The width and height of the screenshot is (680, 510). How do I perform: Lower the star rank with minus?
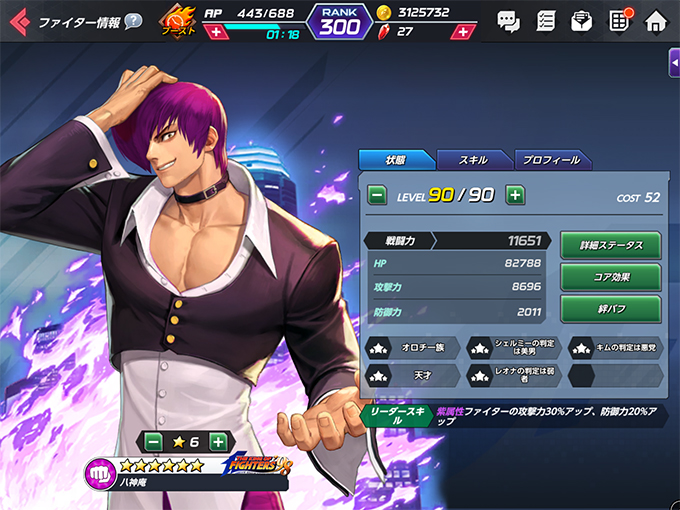pos(153,441)
